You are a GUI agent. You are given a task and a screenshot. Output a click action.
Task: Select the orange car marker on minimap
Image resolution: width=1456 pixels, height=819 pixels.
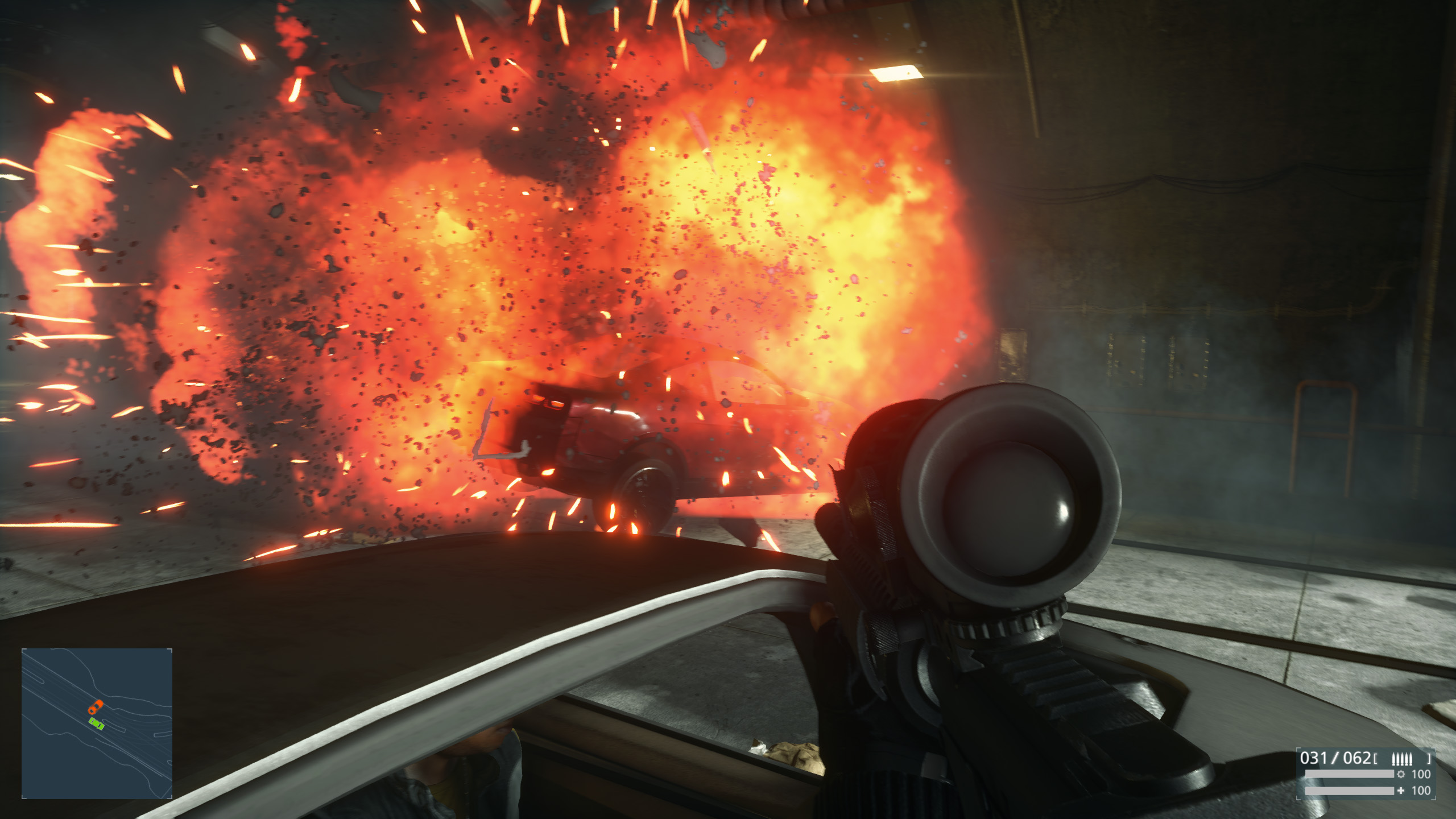pos(95,707)
